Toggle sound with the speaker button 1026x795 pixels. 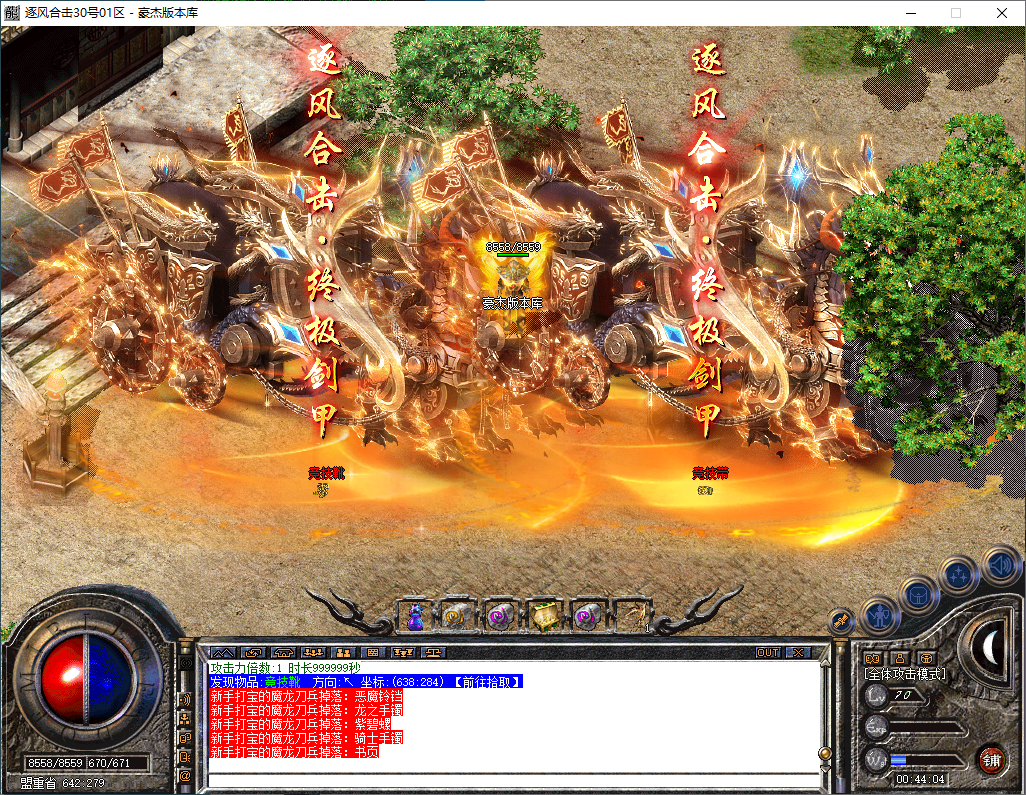[x=999, y=566]
